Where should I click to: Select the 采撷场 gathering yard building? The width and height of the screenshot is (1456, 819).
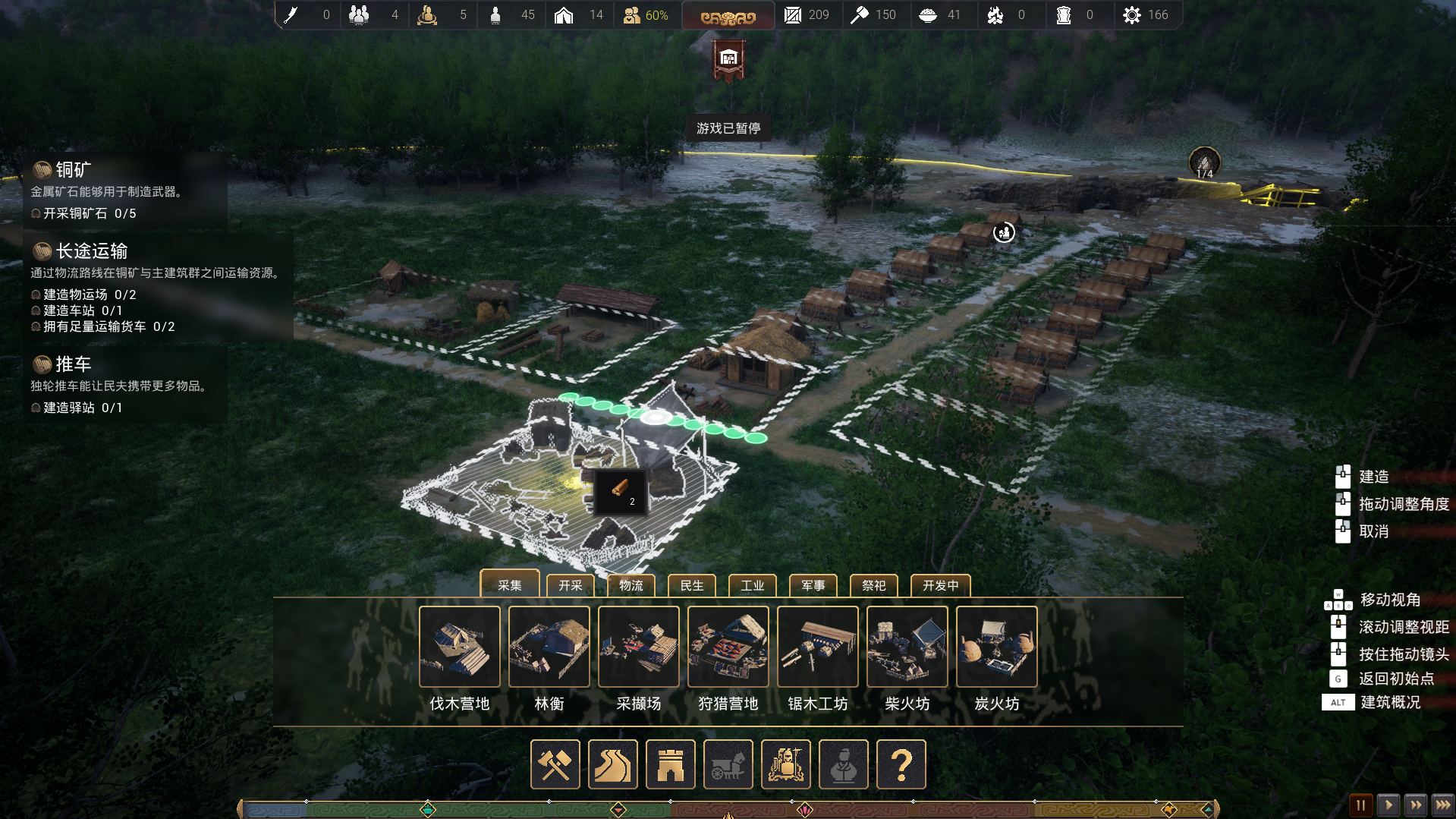tap(639, 647)
